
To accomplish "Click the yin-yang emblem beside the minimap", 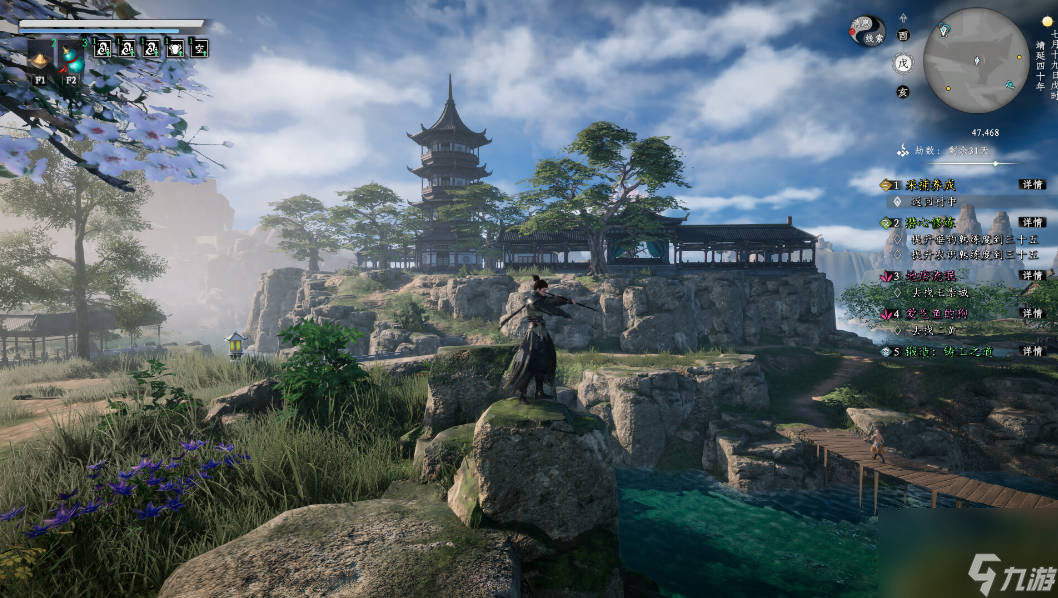I will (867, 30).
